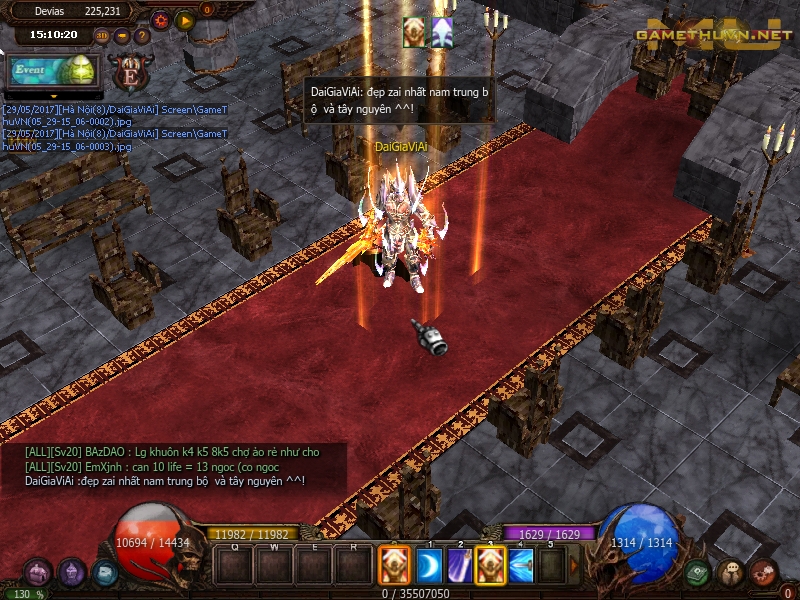This screenshot has height=600, width=800.
Task: Open the purple inventory bag icon
Action: pyautogui.click(x=38, y=573)
